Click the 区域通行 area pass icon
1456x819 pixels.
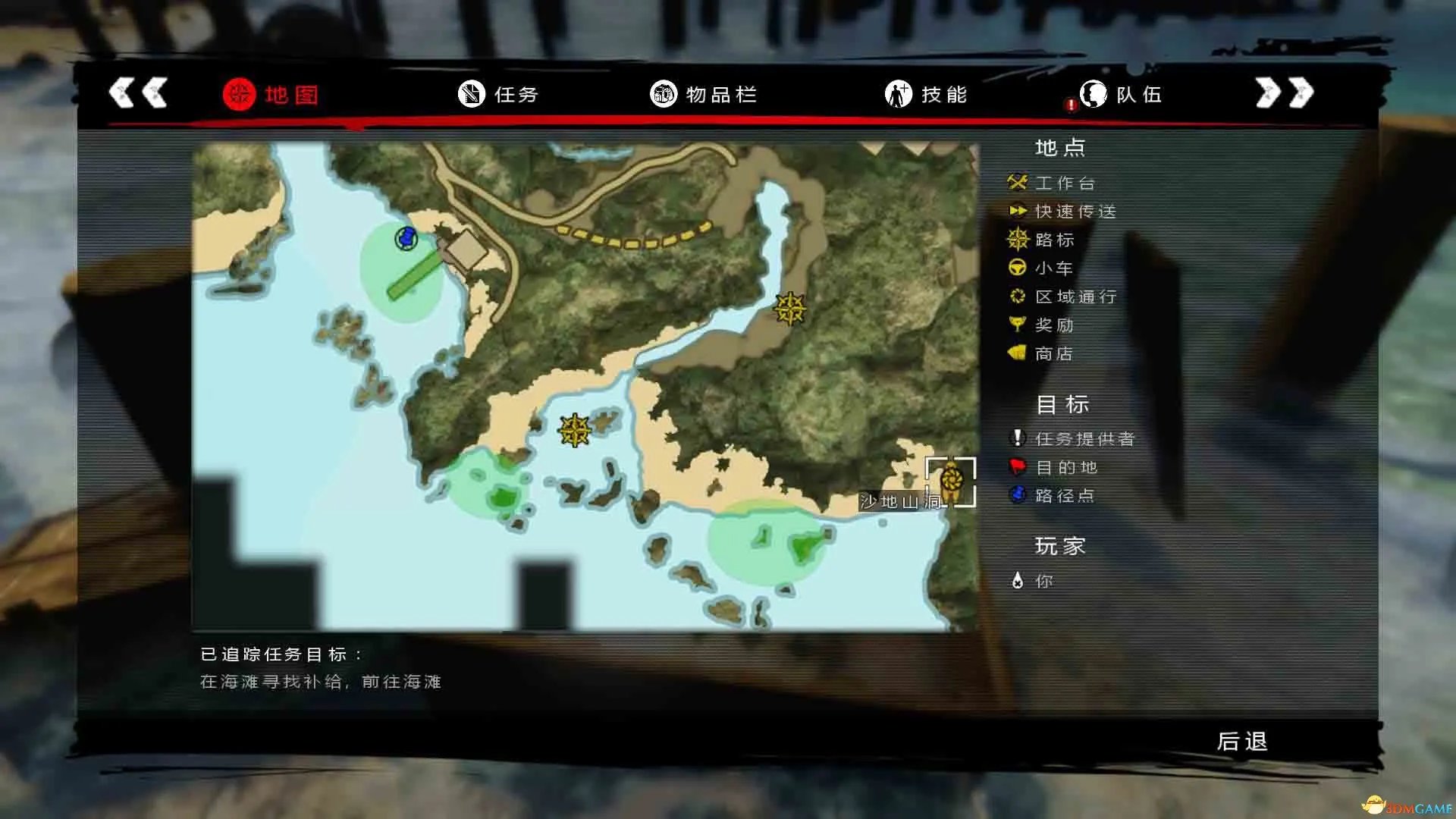[1018, 297]
